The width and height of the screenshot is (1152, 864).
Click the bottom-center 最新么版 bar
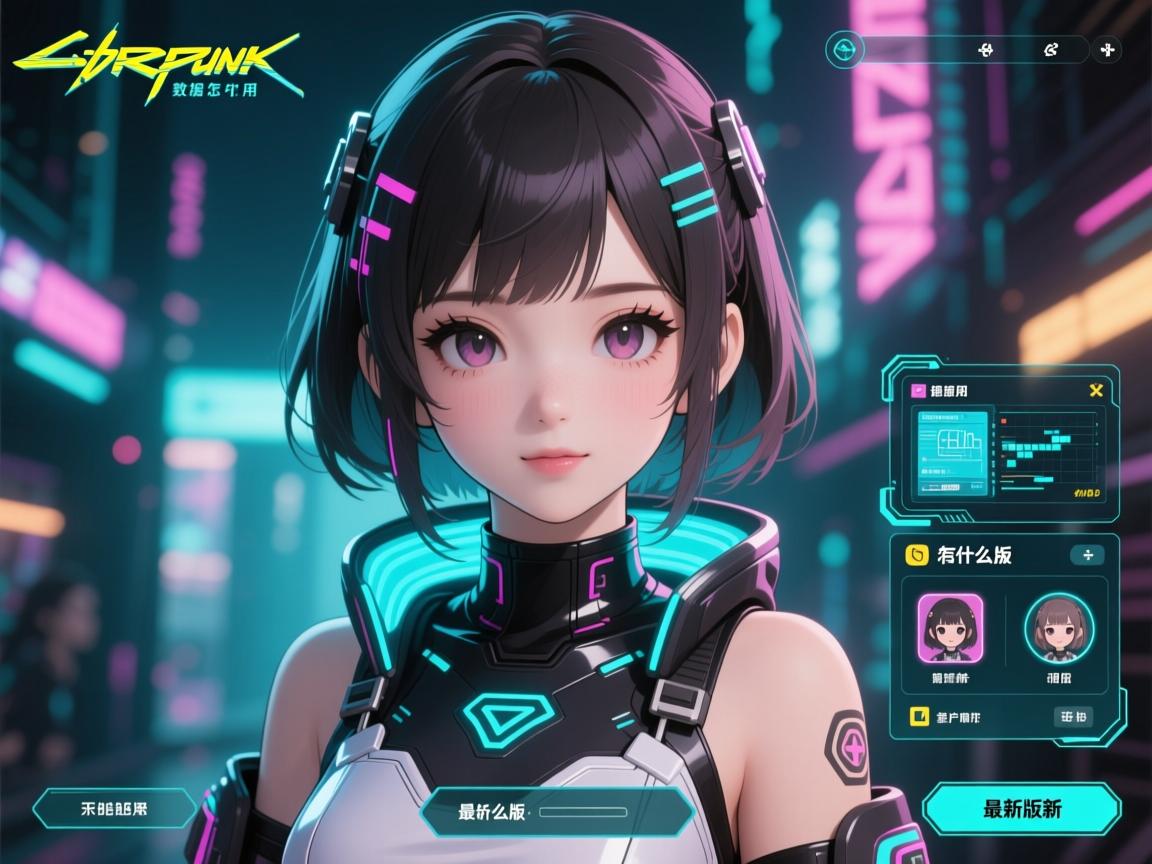click(x=558, y=811)
